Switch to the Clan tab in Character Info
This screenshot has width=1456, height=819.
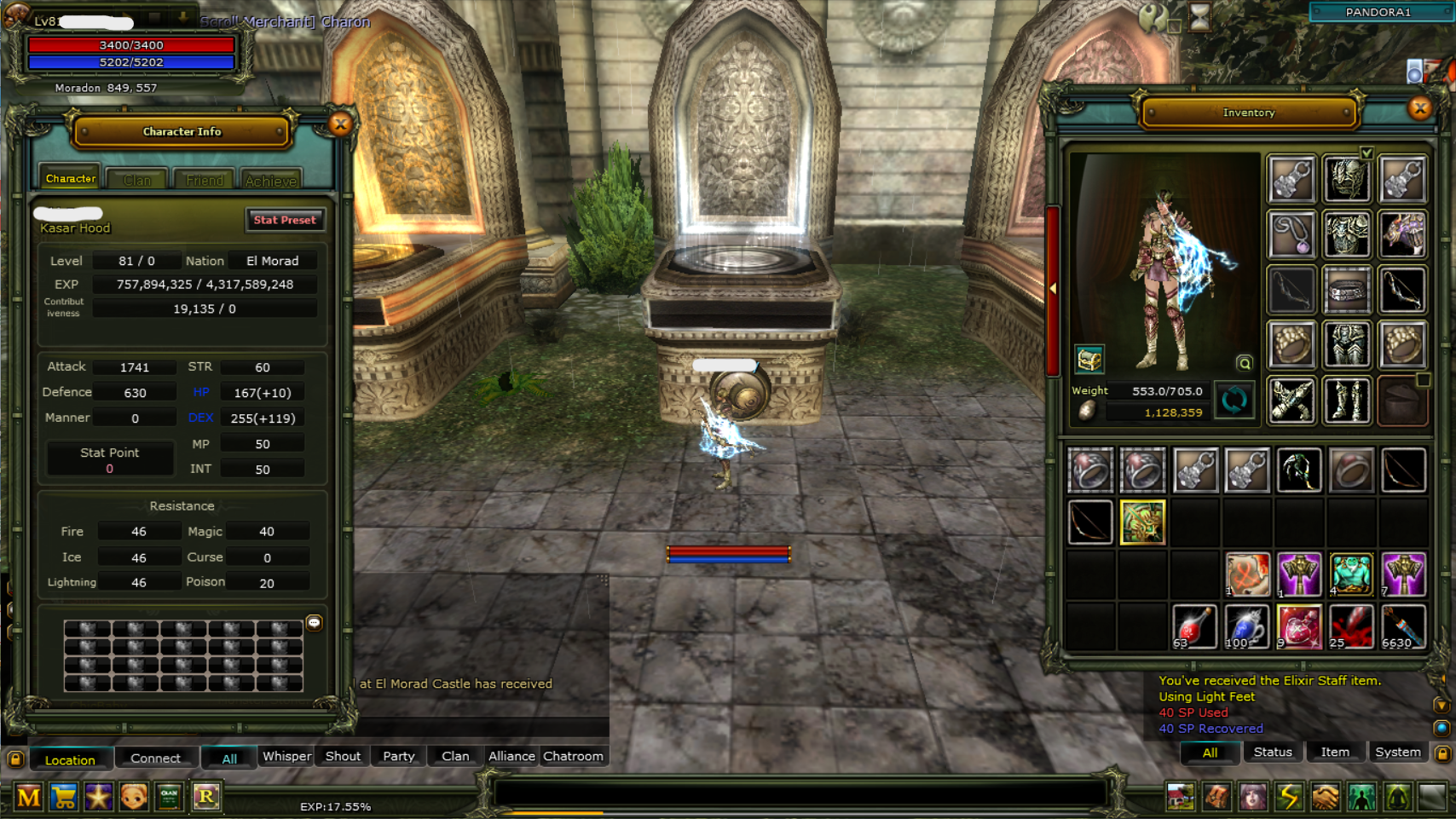[x=136, y=180]
